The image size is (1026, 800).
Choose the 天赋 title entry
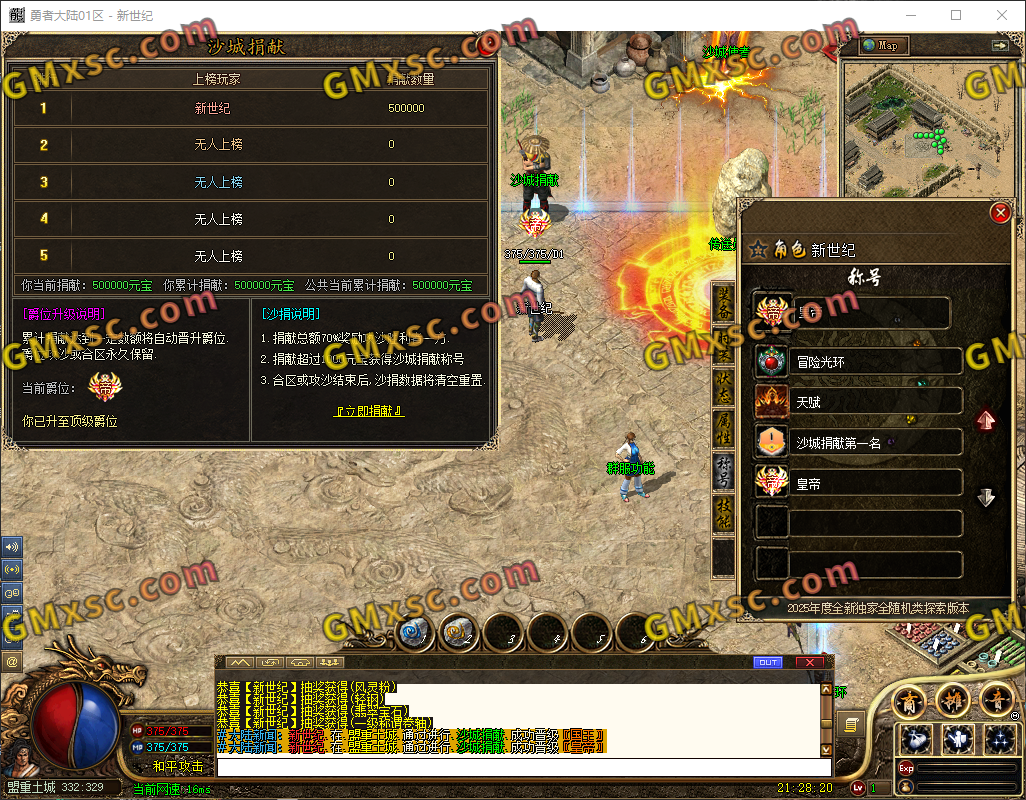coord(860,402)
